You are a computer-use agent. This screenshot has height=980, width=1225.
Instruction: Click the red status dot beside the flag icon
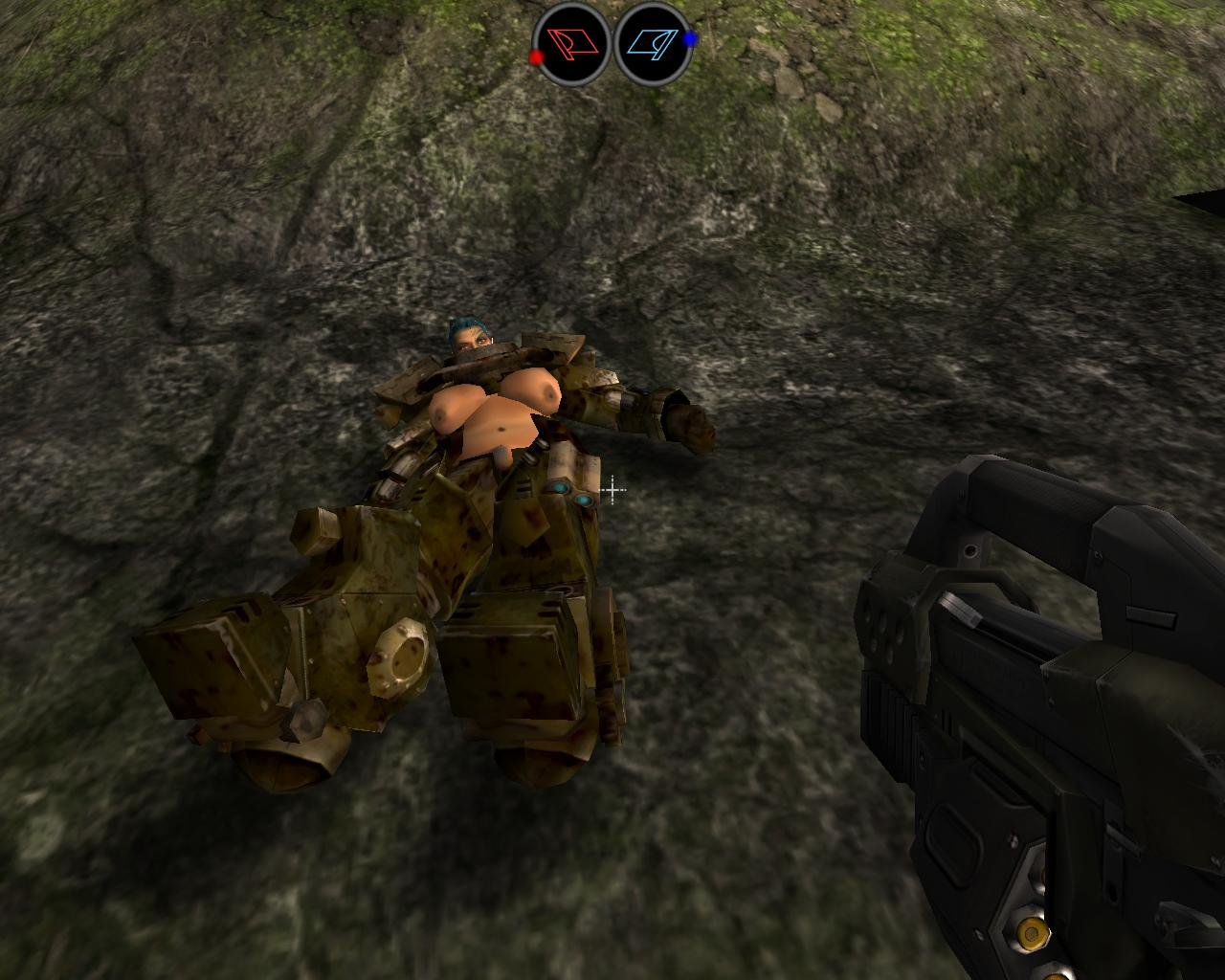tap(536, 56)
